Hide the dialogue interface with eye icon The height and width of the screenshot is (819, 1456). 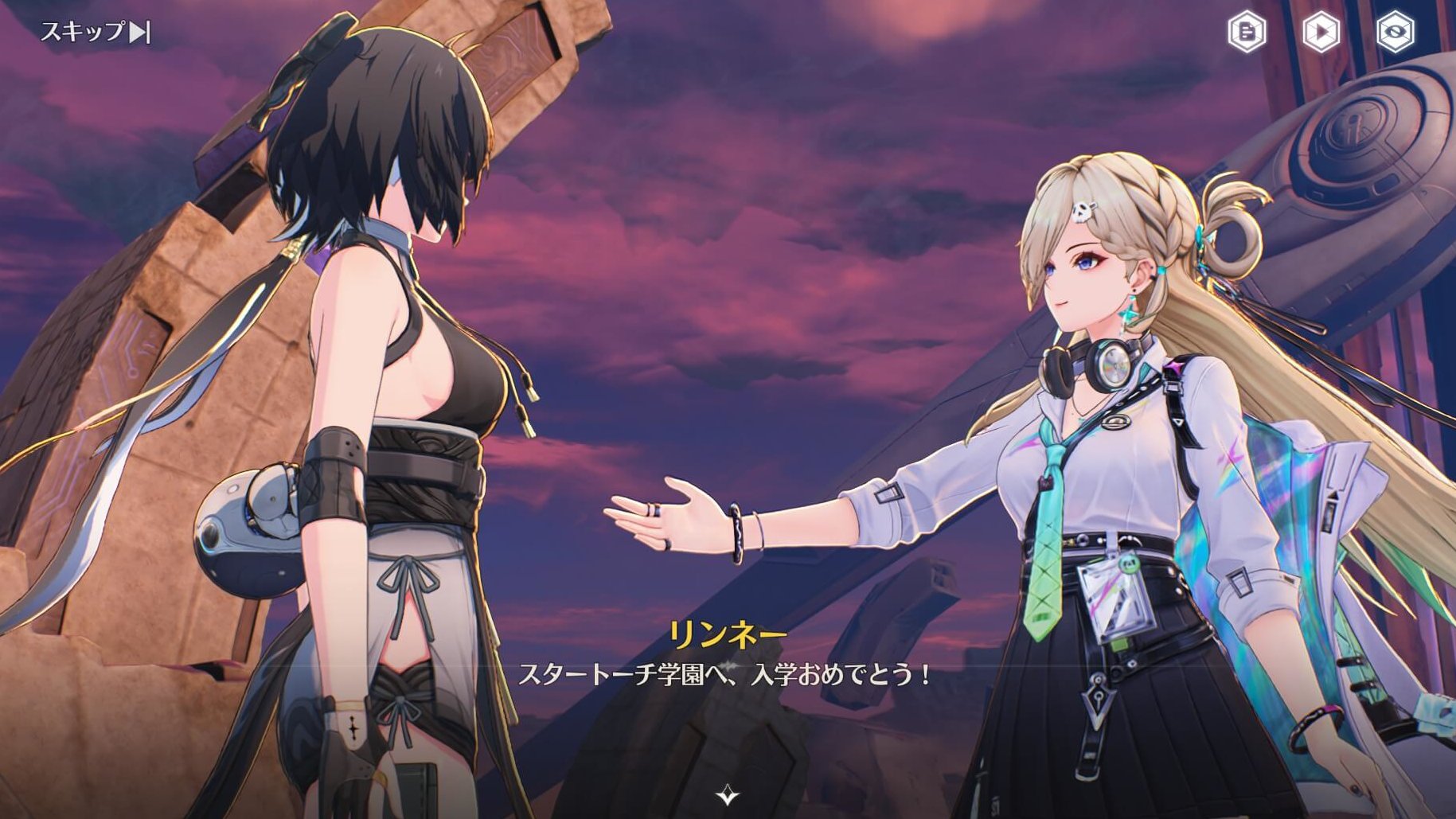pyautogui.click(x=1395, y=33)
